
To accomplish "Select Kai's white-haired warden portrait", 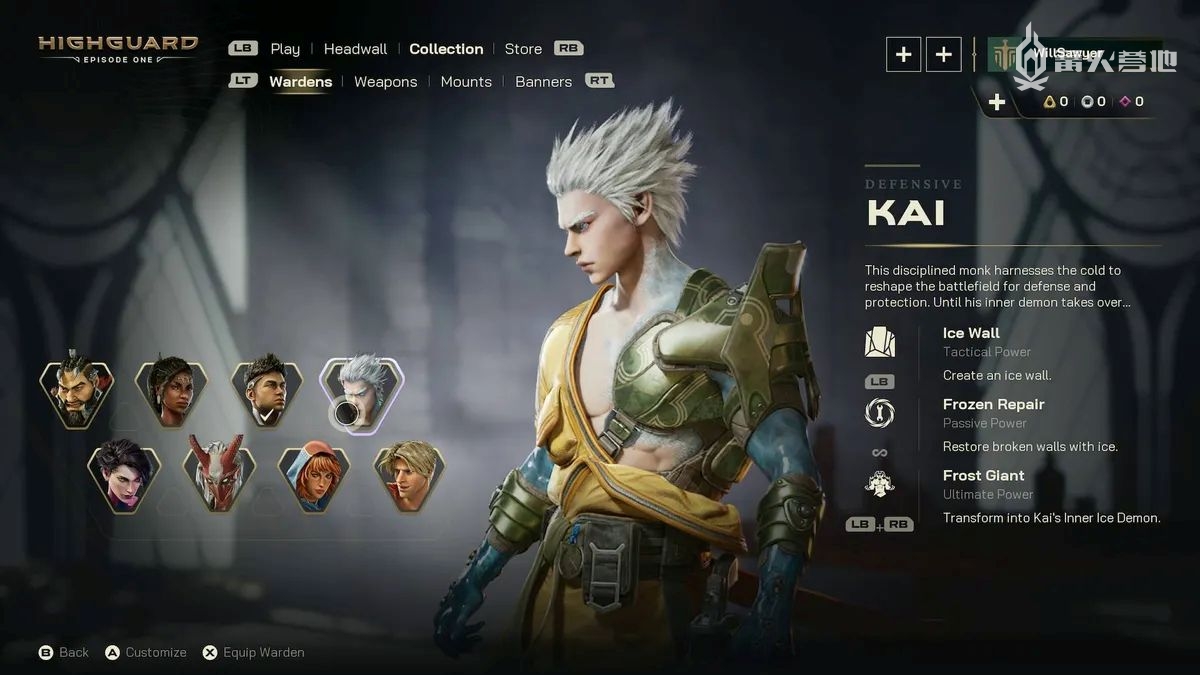I will pos(362,394).
